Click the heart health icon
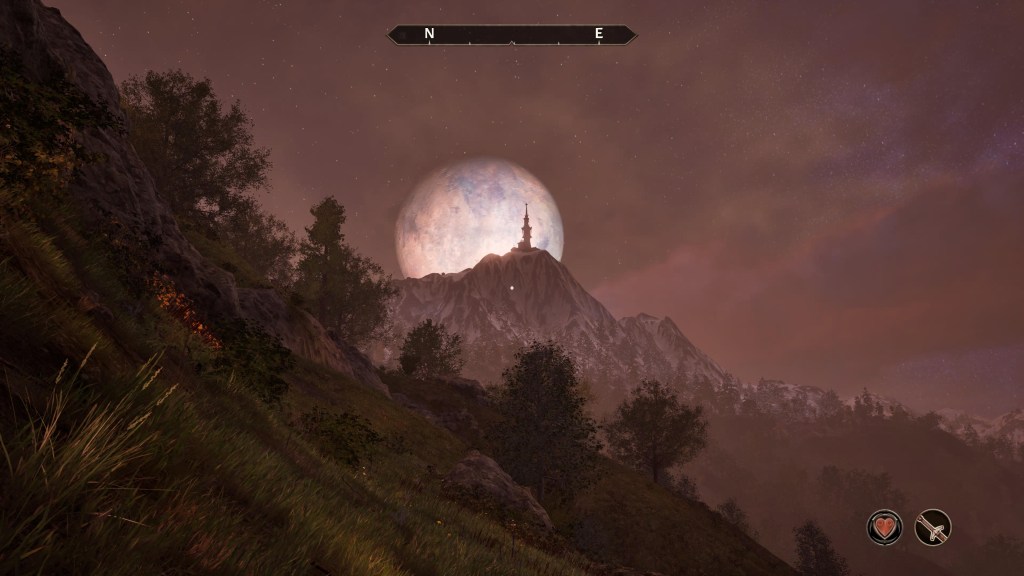 [884, 527]
